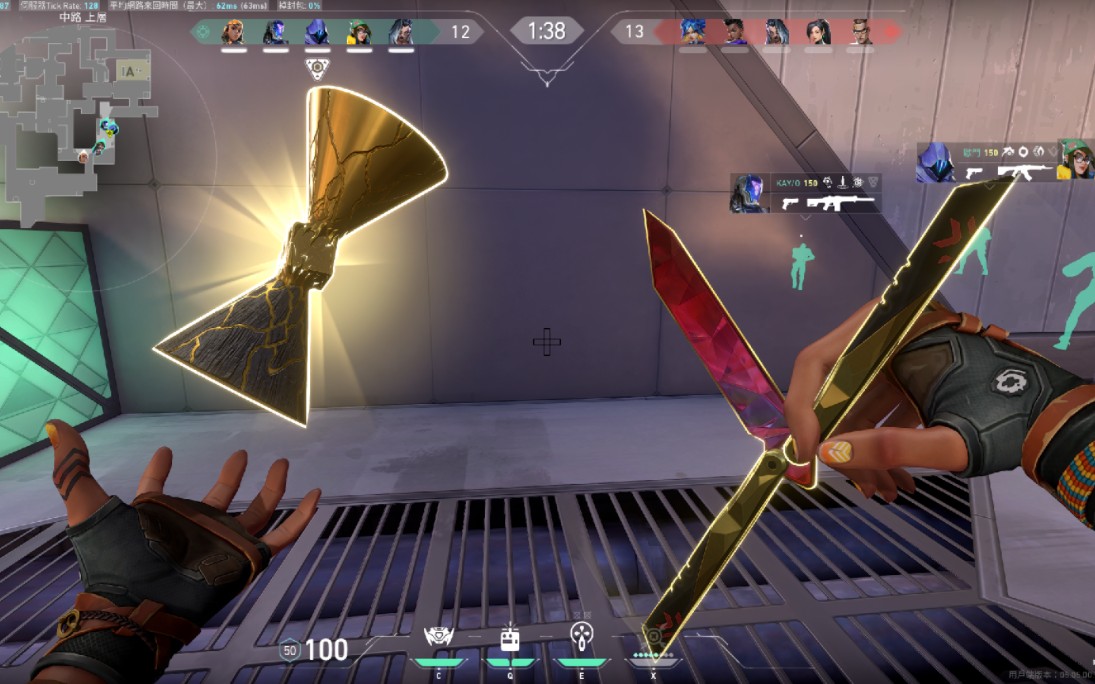Choose the Paint Shells grenade ability icon
1095x684 pixels.
pos(581,636)
